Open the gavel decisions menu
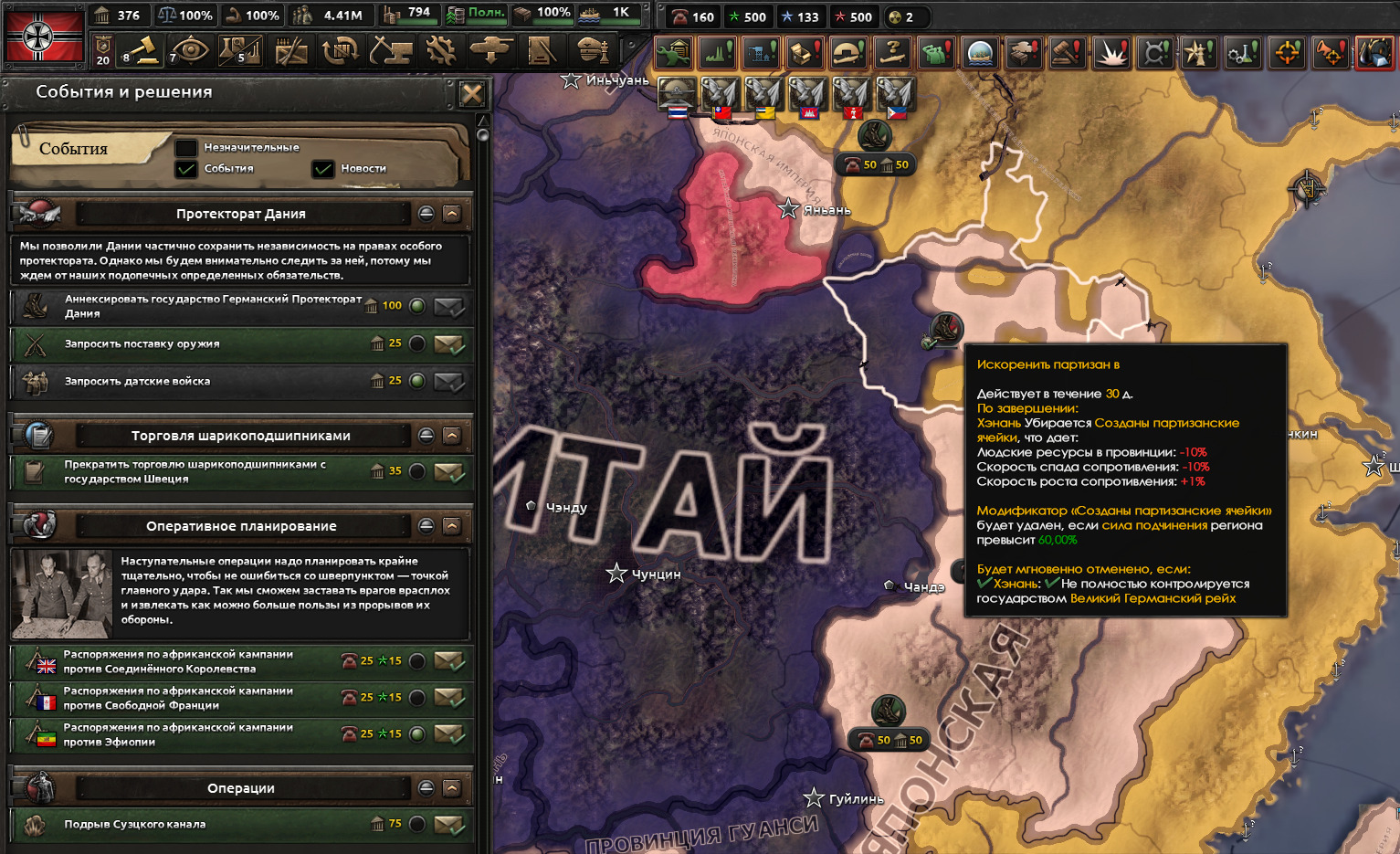 tap(142, 51)
